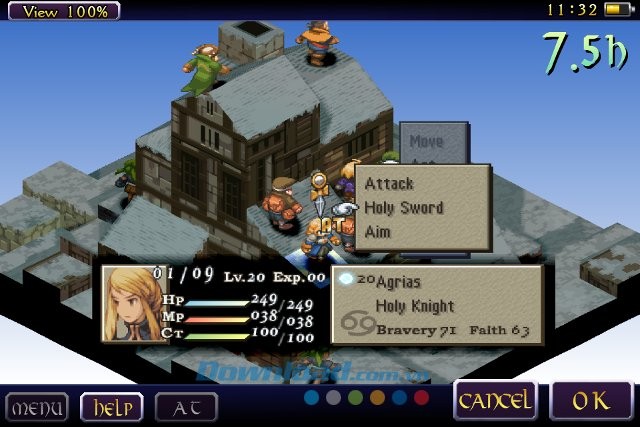
Task: Choose Attack from the action menu
Action: (x=390, y=184)
